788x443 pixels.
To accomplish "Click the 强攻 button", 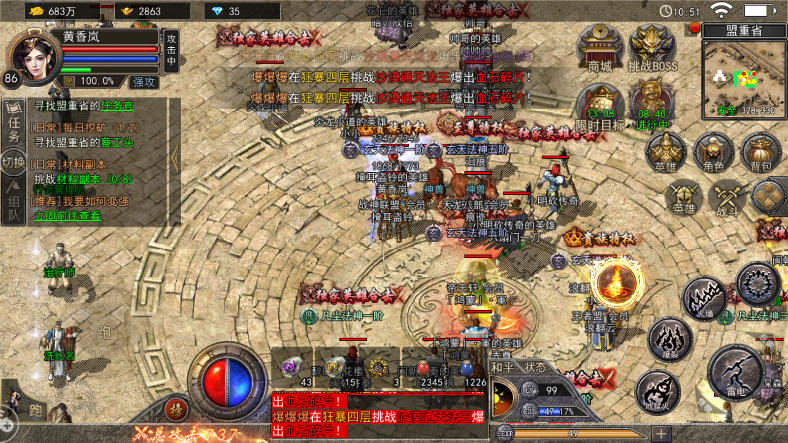I will coord(143,81).
